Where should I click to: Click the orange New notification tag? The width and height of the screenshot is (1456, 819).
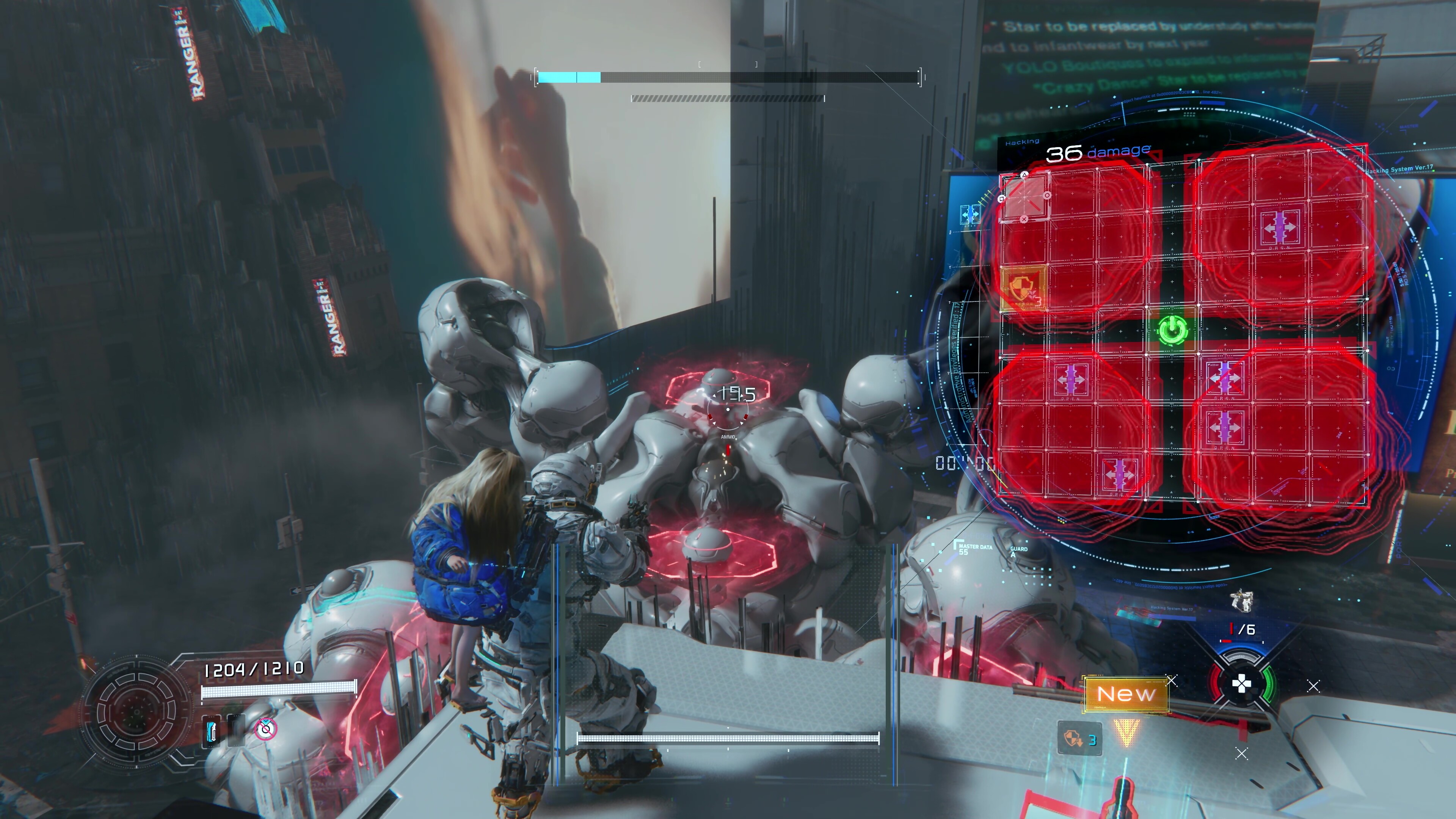(1125, 694)
